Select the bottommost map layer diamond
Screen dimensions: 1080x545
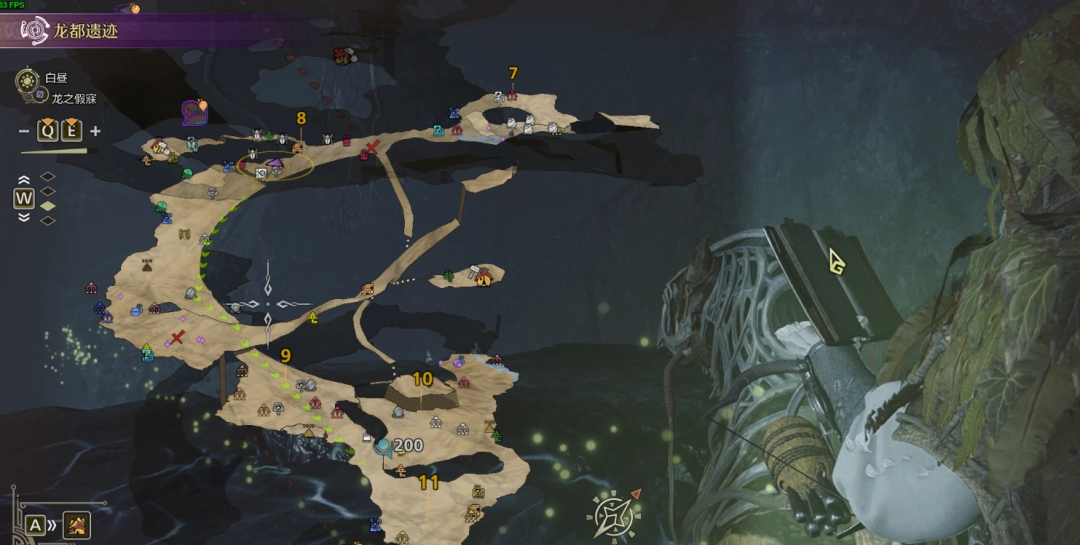click(x=47, y=220)
